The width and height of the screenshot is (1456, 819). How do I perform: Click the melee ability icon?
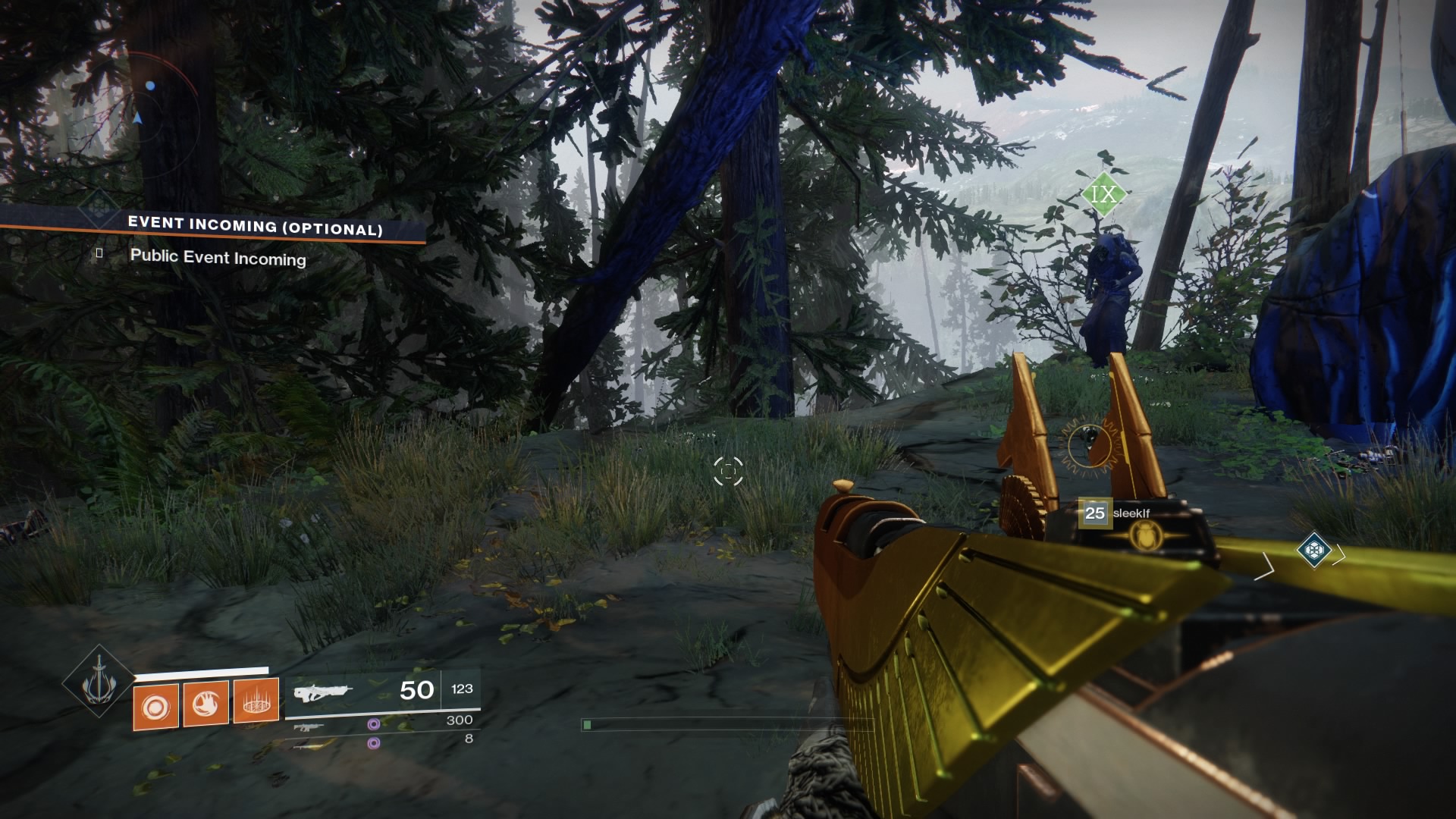point(207,705)
